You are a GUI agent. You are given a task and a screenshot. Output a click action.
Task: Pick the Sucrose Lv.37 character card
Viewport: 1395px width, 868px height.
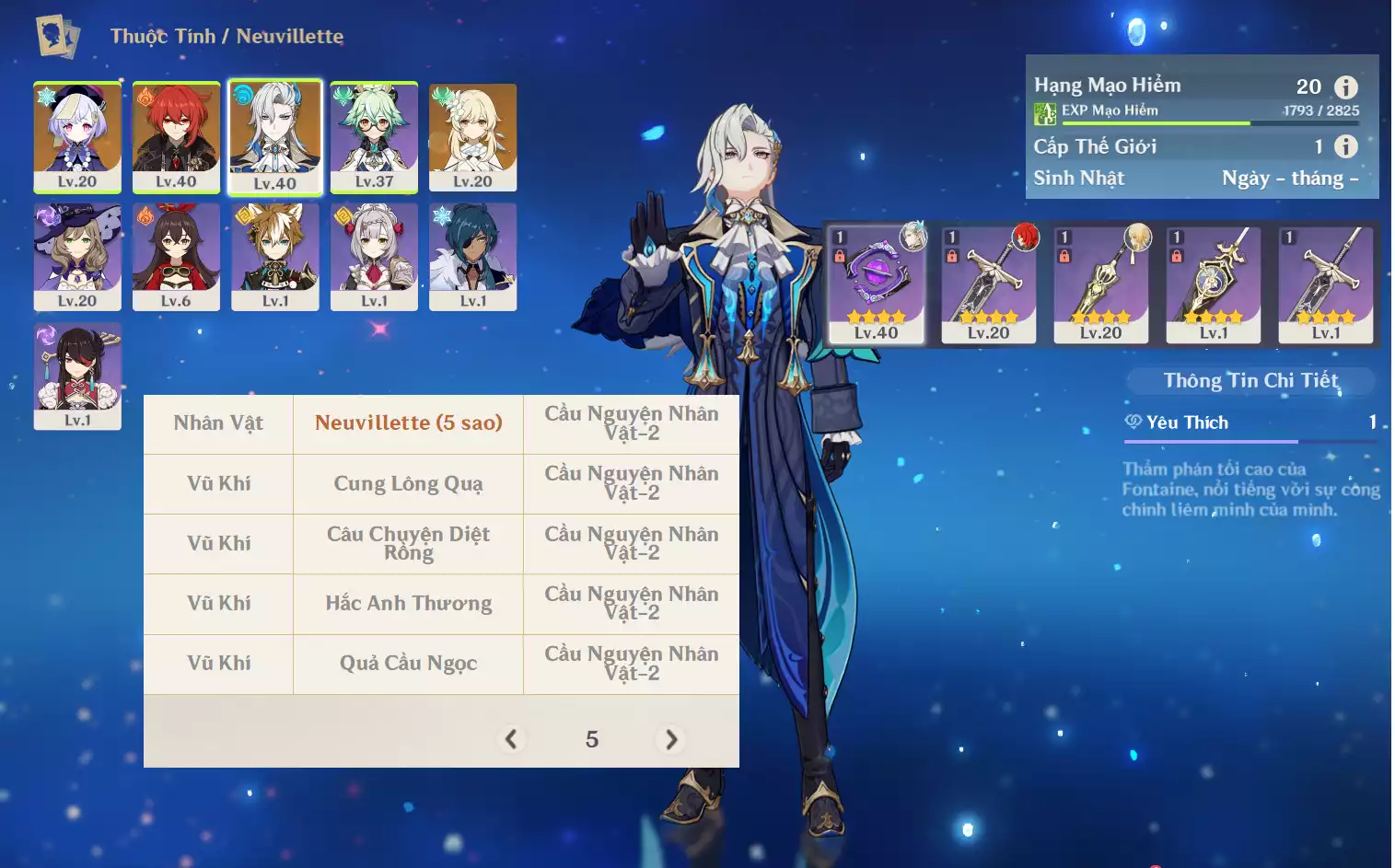click(374, 136)
